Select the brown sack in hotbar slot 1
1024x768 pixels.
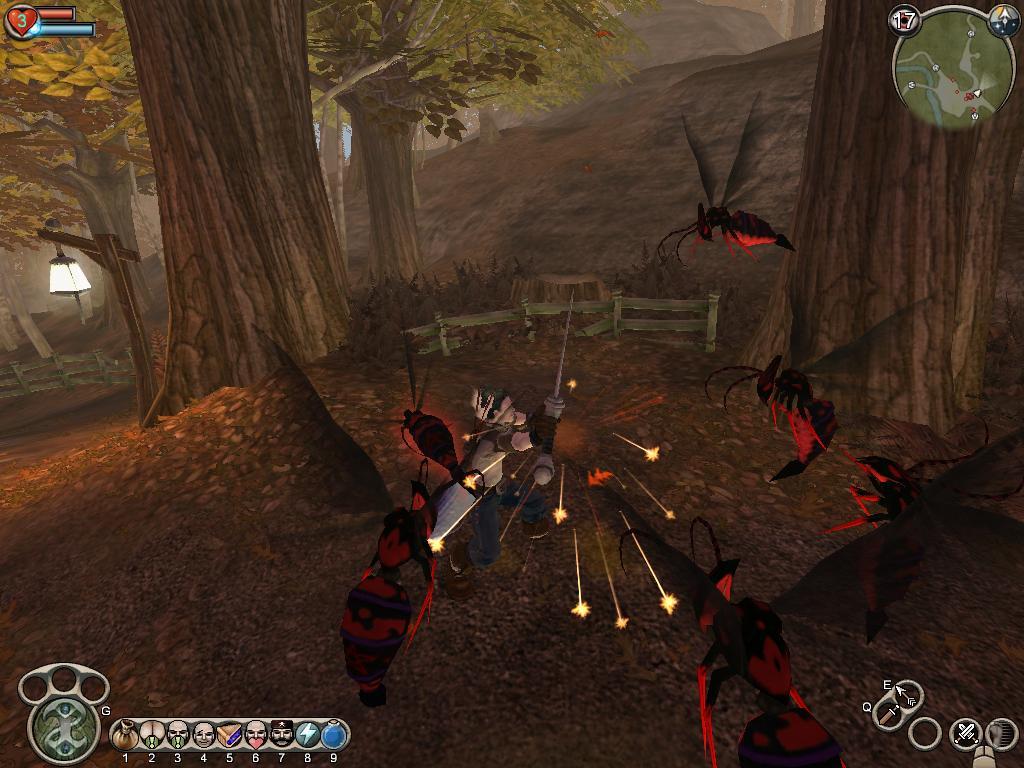click(126, 737)
